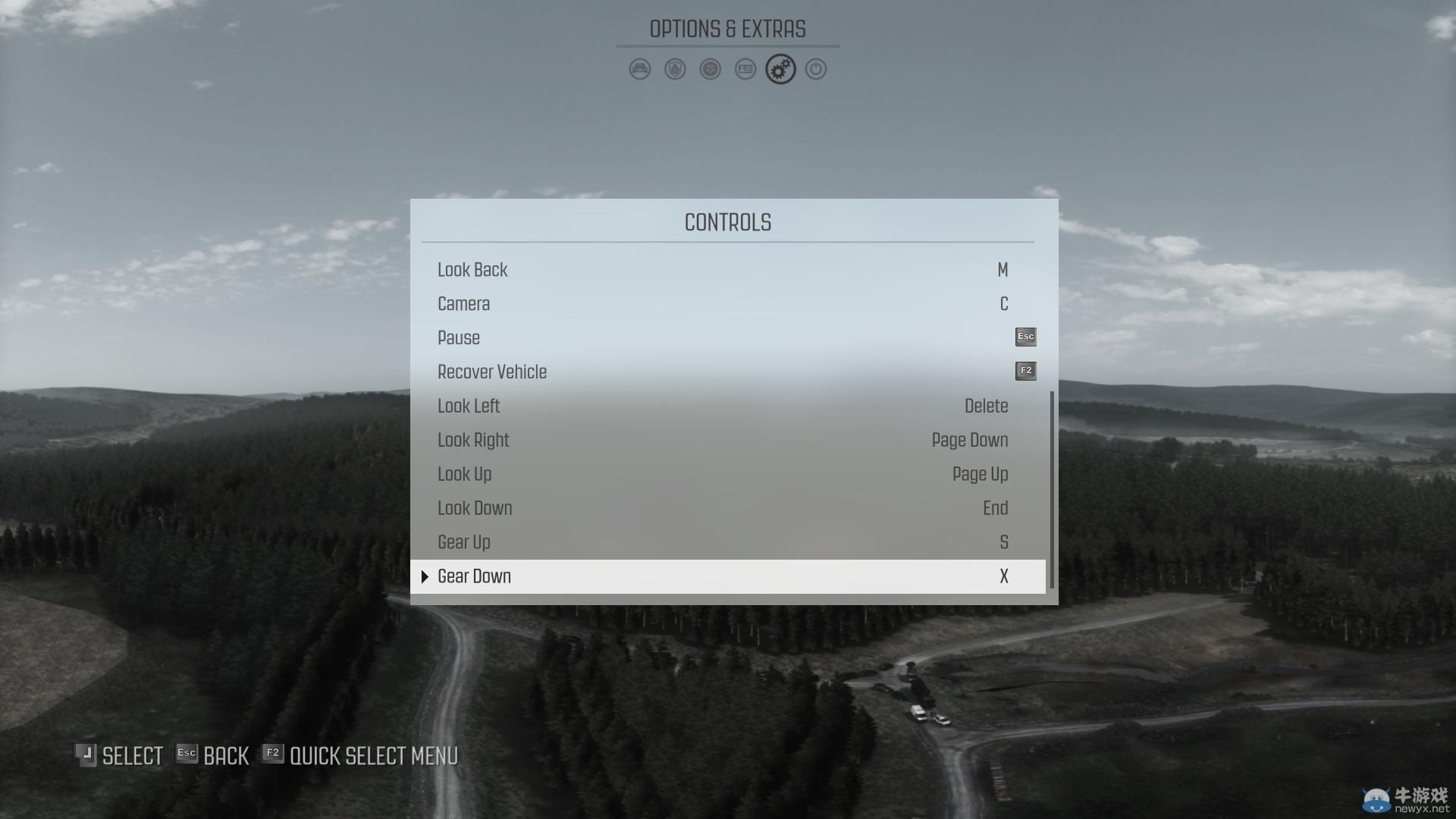
Task: Select the gears Options & Extras tab
Action: click(x=780, y=70)
